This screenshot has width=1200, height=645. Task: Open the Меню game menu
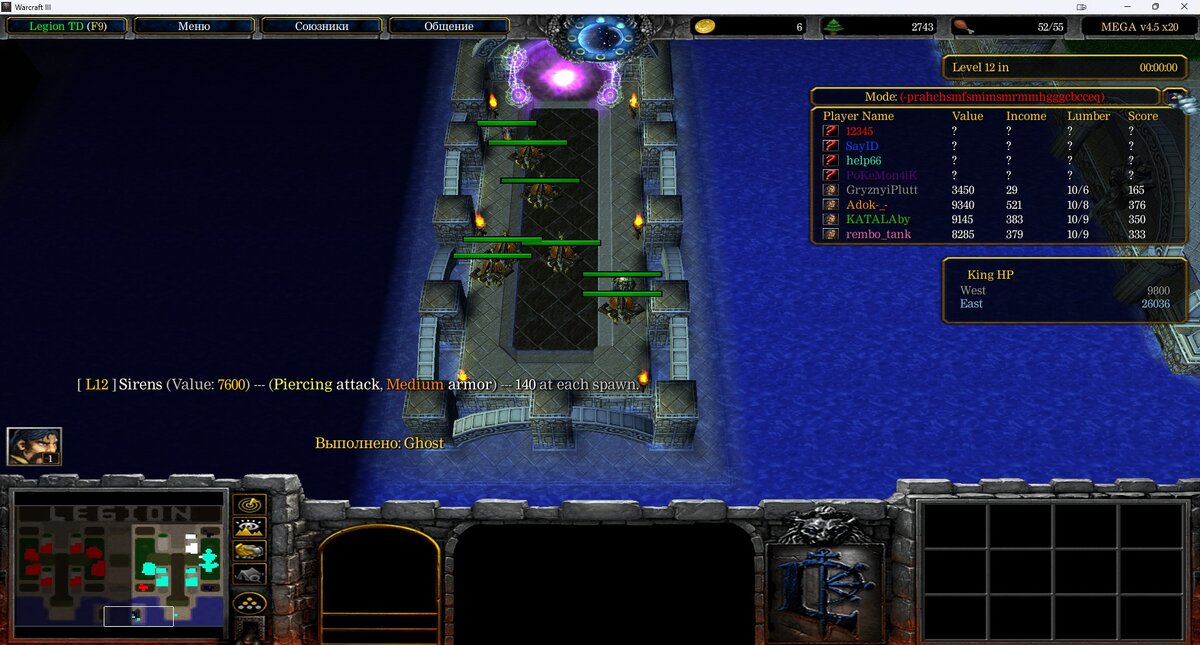[x=194, y=26]
